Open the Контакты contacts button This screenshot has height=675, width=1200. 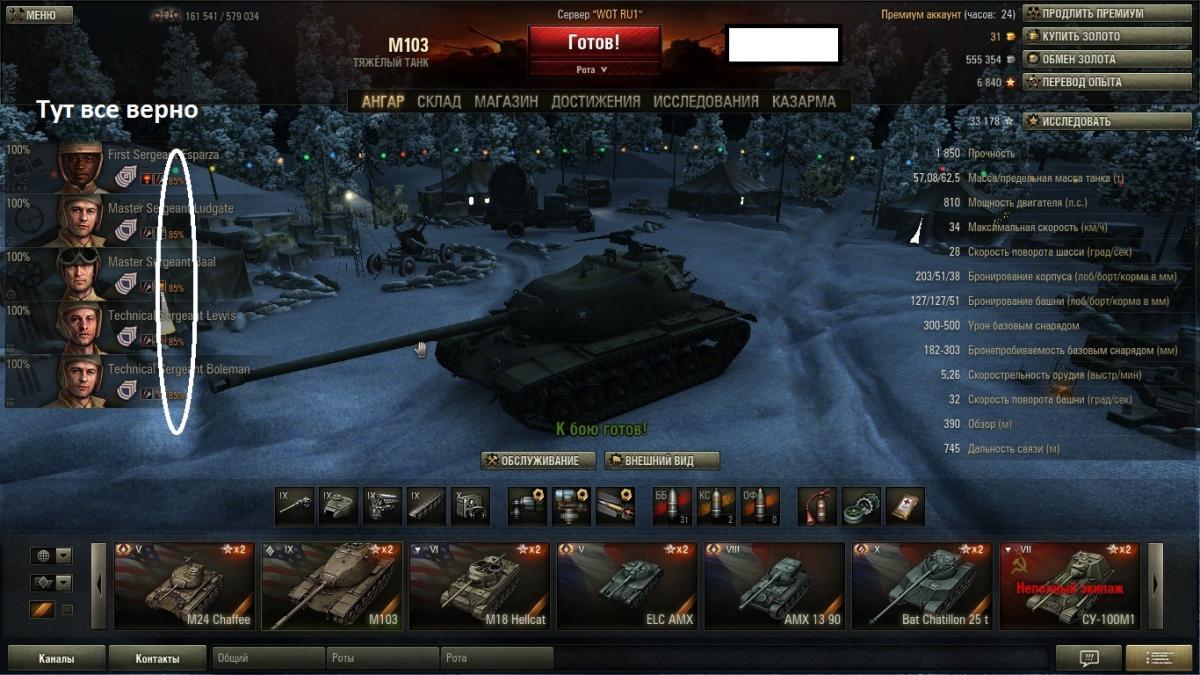point(157,659)
